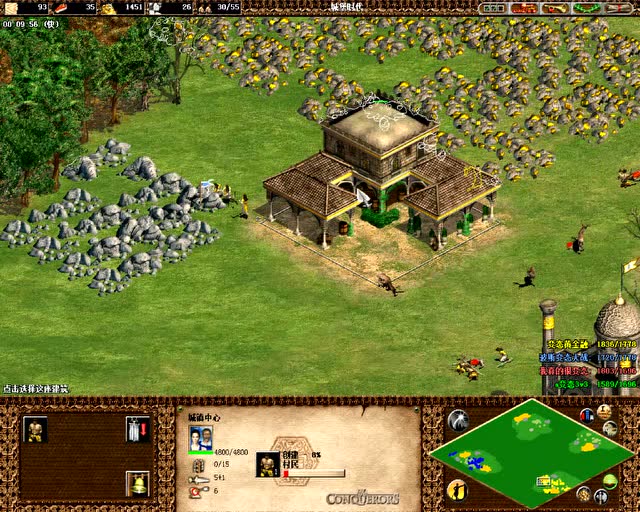
Task: Open the objectives button in top bar
Action: coord(492,8)
